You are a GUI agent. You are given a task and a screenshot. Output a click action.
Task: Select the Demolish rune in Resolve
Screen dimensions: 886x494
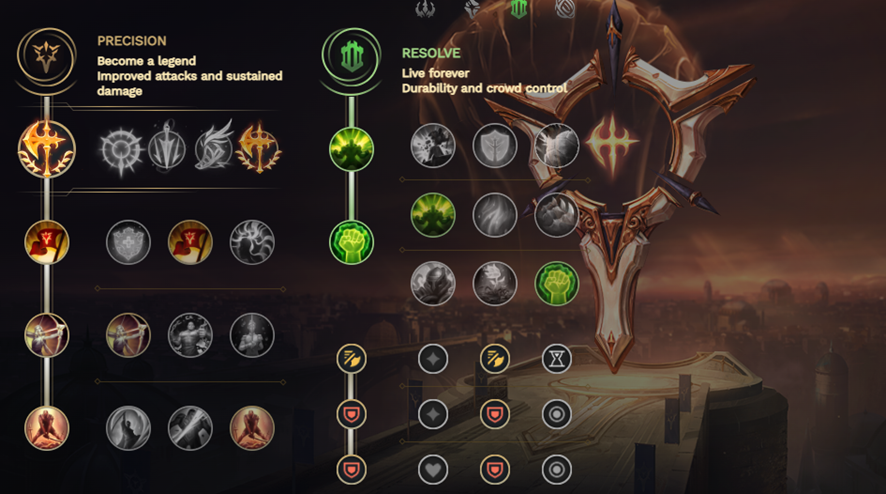pyautogui.click(x=433, y=146)
